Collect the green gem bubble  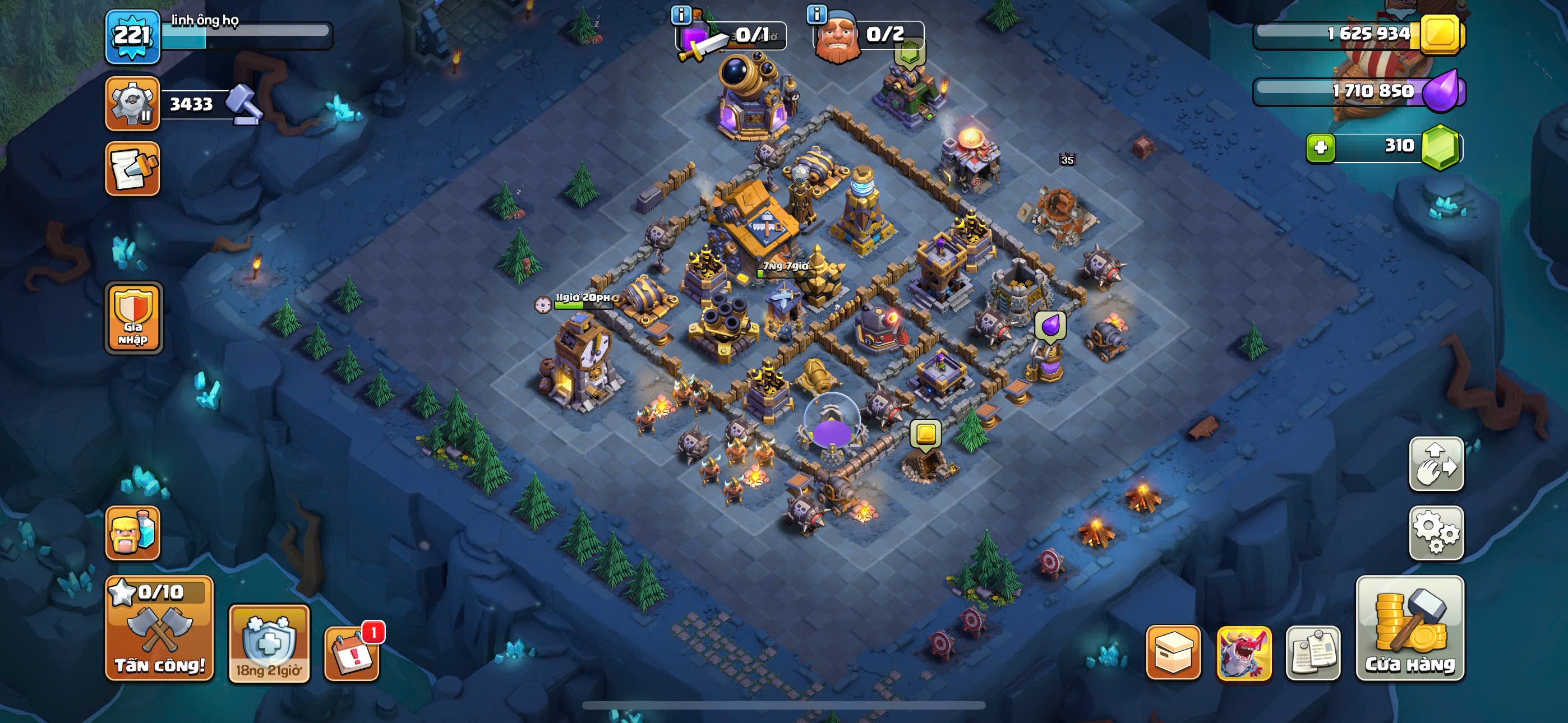[x=910, y=53]
